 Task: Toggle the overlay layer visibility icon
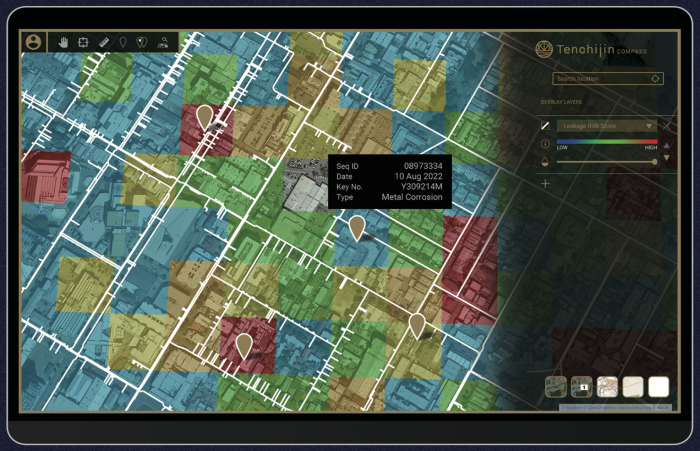tap(545, 126)
